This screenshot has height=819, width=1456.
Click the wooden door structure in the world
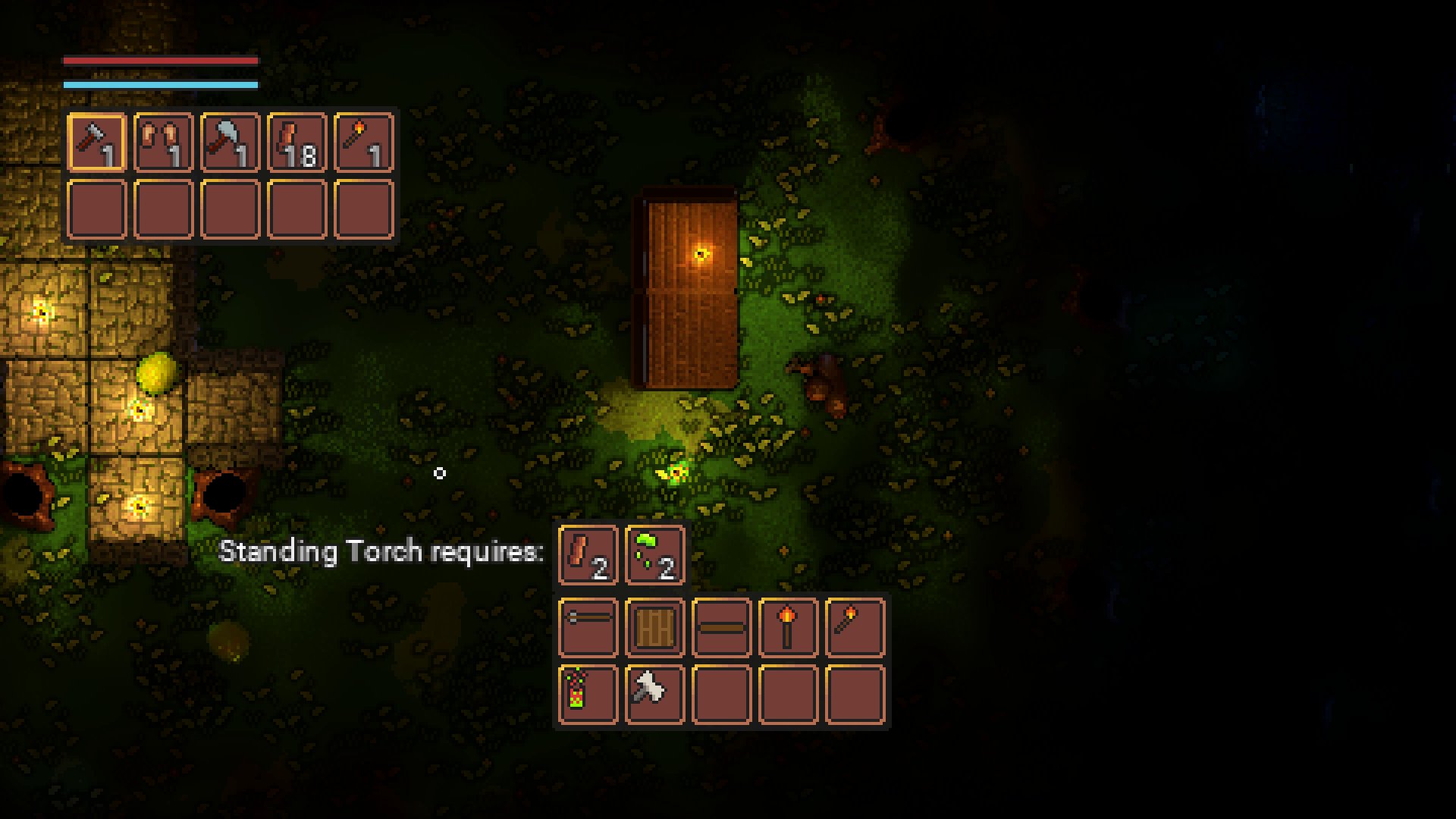click(686, 288)
